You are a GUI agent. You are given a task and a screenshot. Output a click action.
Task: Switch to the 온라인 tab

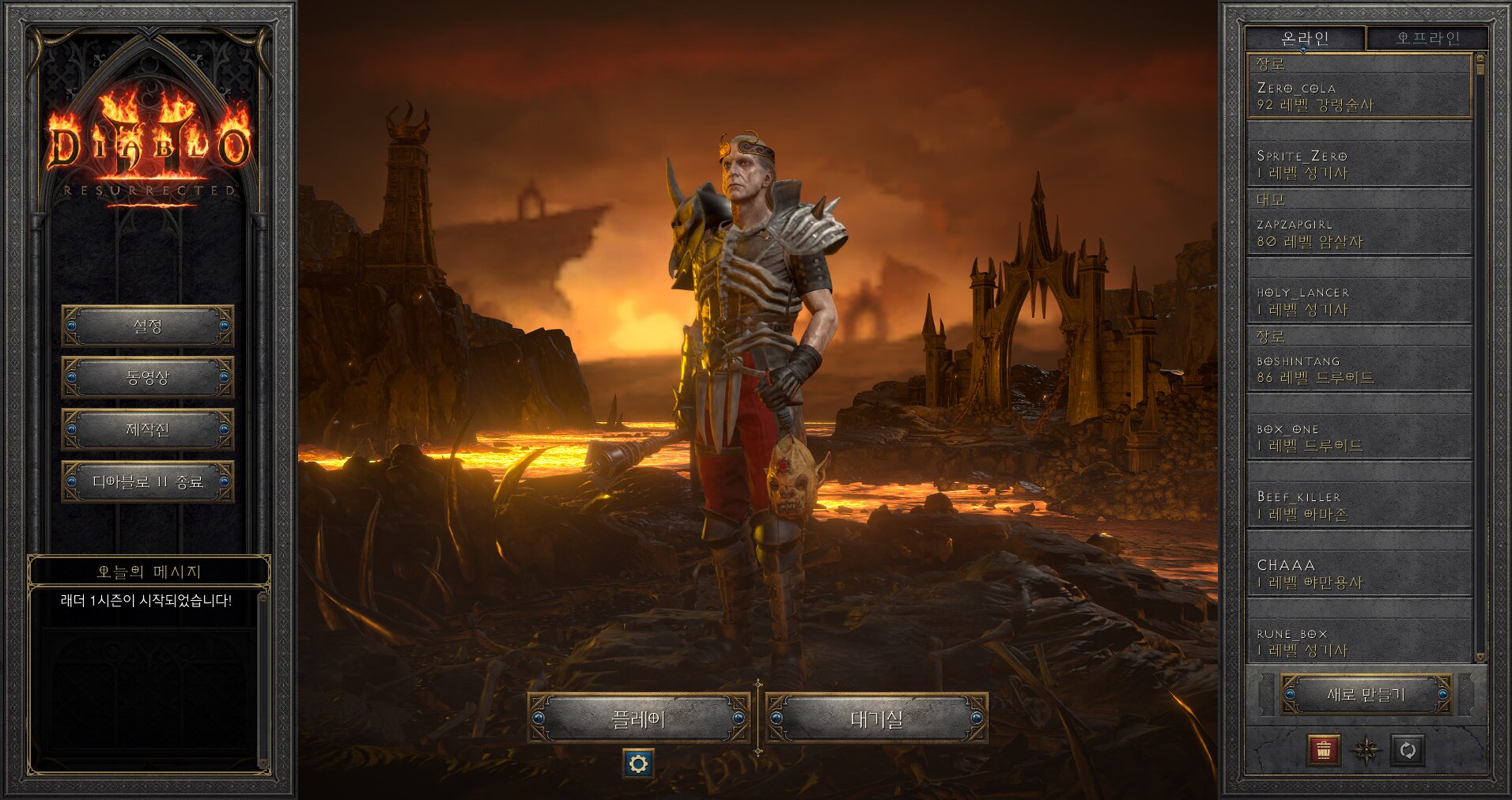[x=1304, y=38]
